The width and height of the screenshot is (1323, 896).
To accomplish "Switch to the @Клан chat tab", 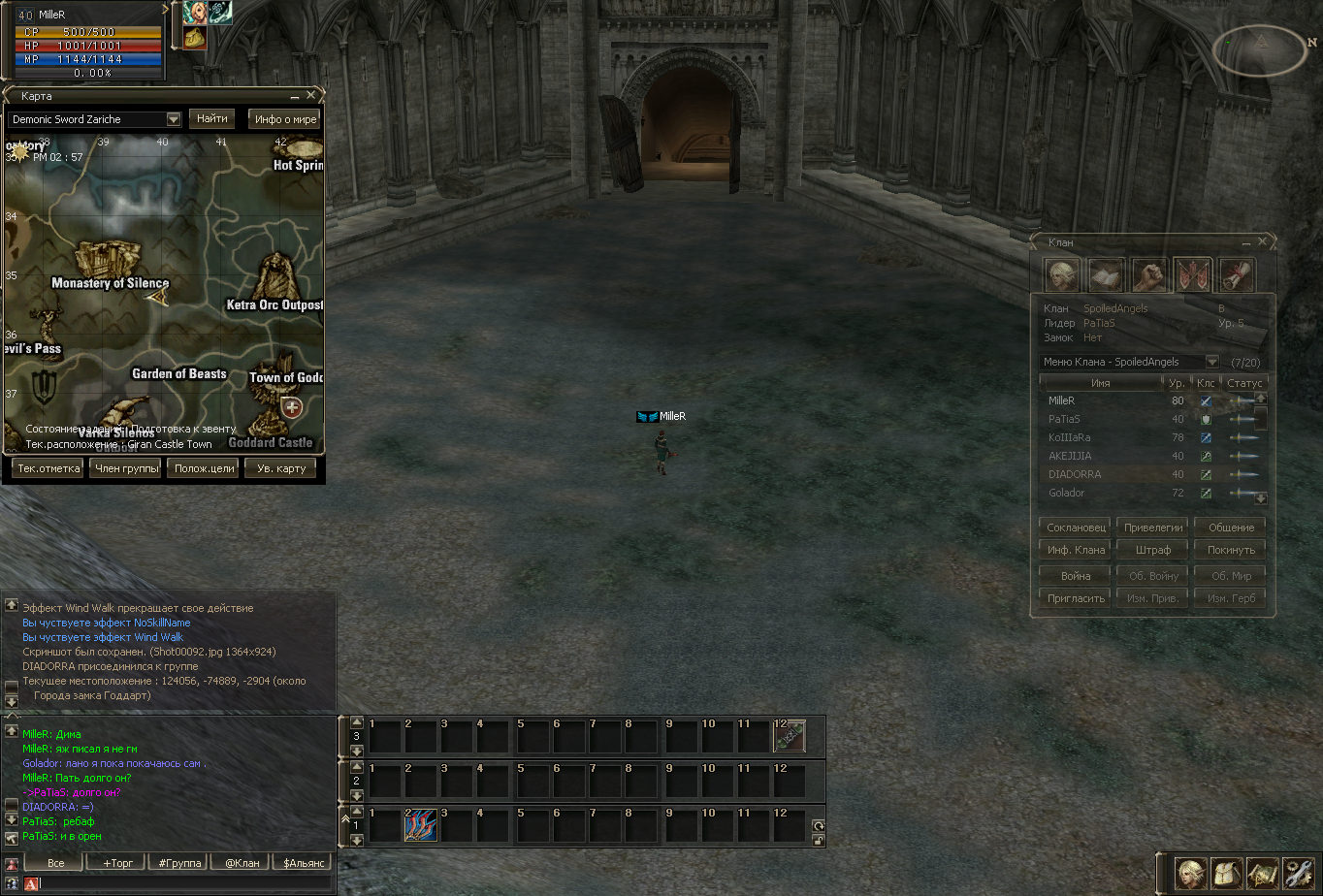I will pyautogui.click(x=242, y=862).
